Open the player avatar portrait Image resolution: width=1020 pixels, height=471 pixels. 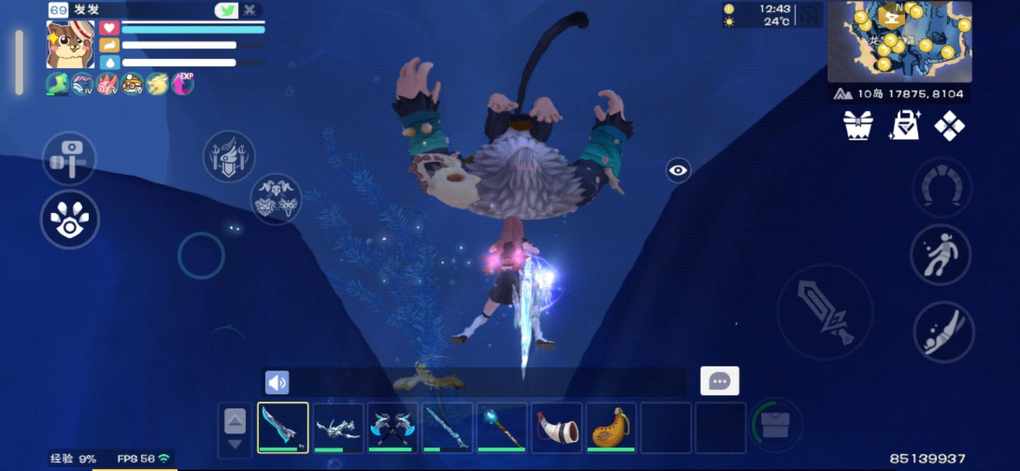coord(70,45)
